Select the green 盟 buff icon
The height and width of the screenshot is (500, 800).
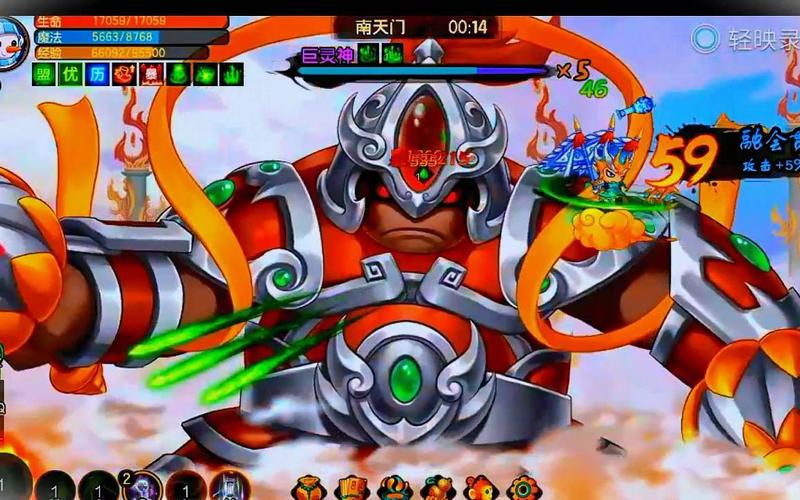tap(43, 74)
